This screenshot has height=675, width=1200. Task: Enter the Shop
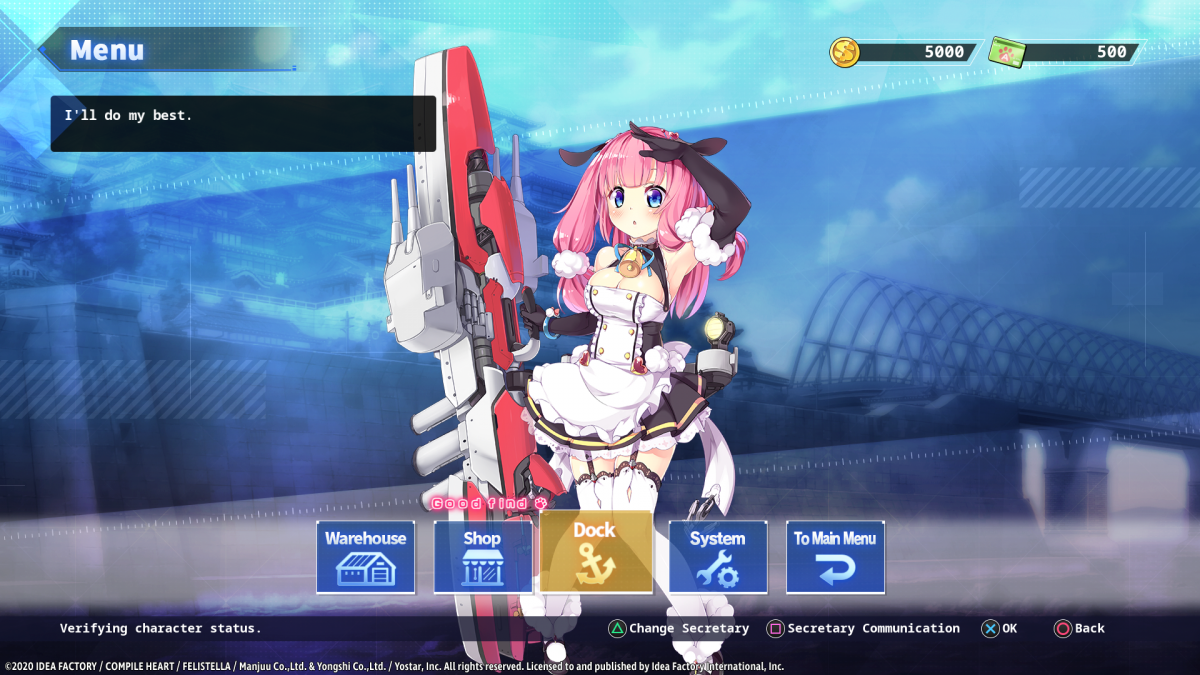pyautogui.click(x=482, y=557)
